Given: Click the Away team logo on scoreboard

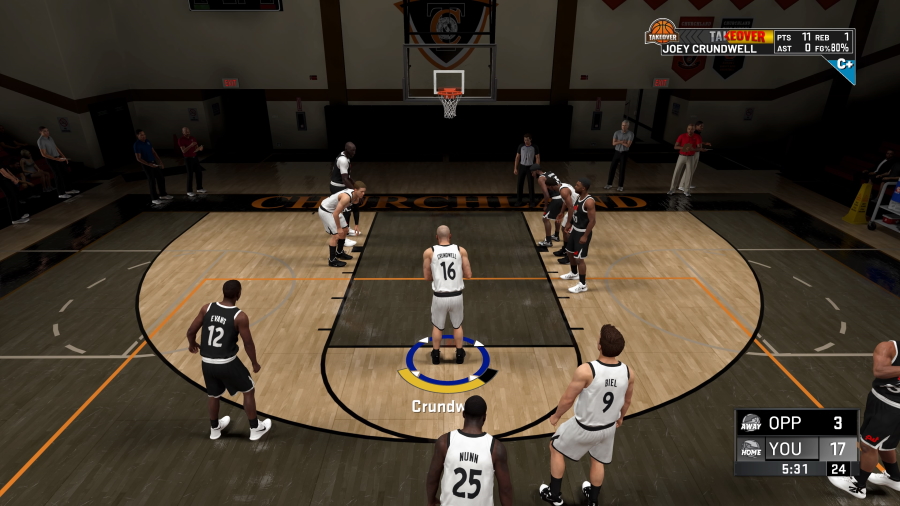Looking at the screenshot, I should (751, 423).
